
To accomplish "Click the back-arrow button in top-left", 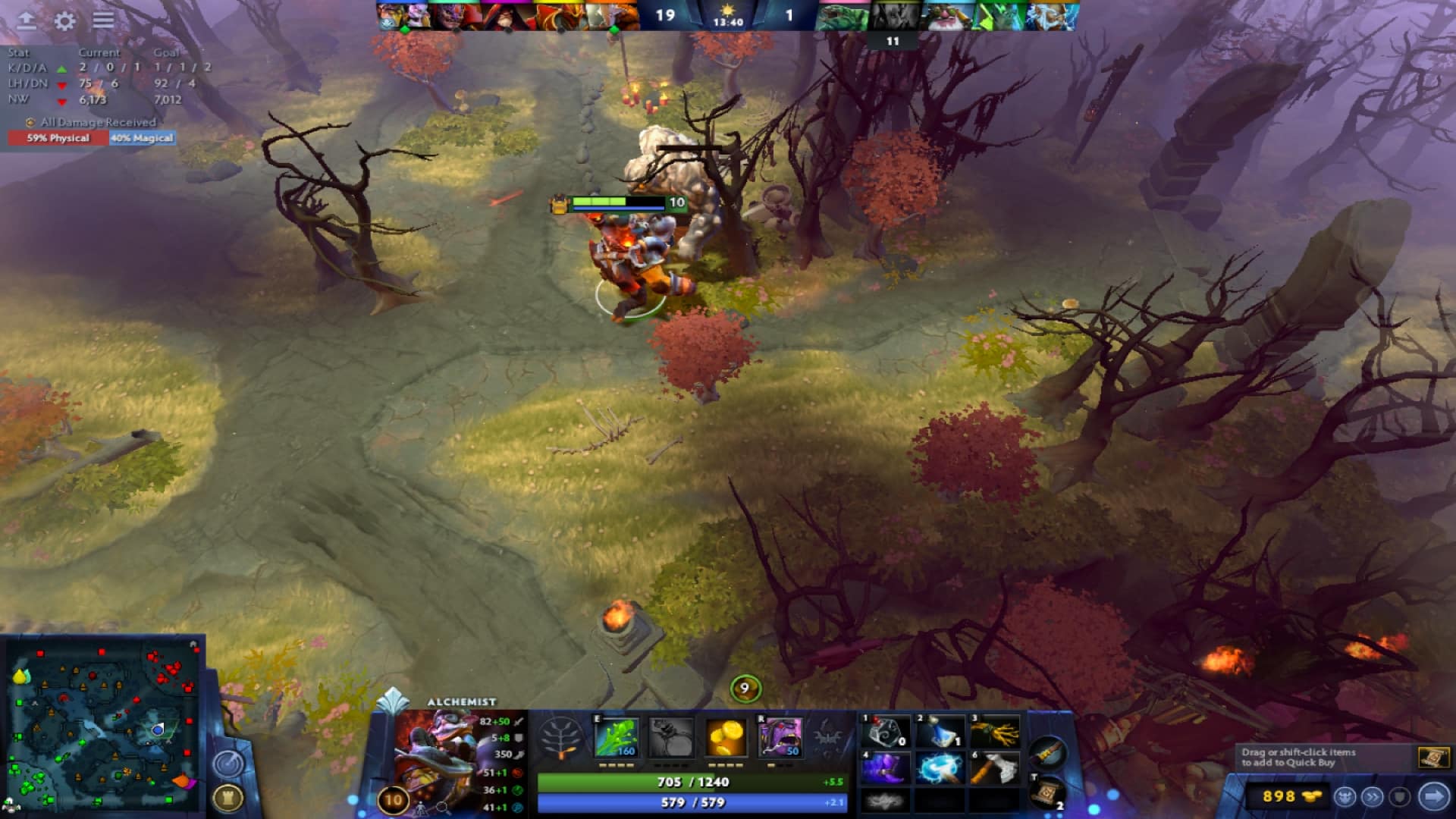I will 27,20.
